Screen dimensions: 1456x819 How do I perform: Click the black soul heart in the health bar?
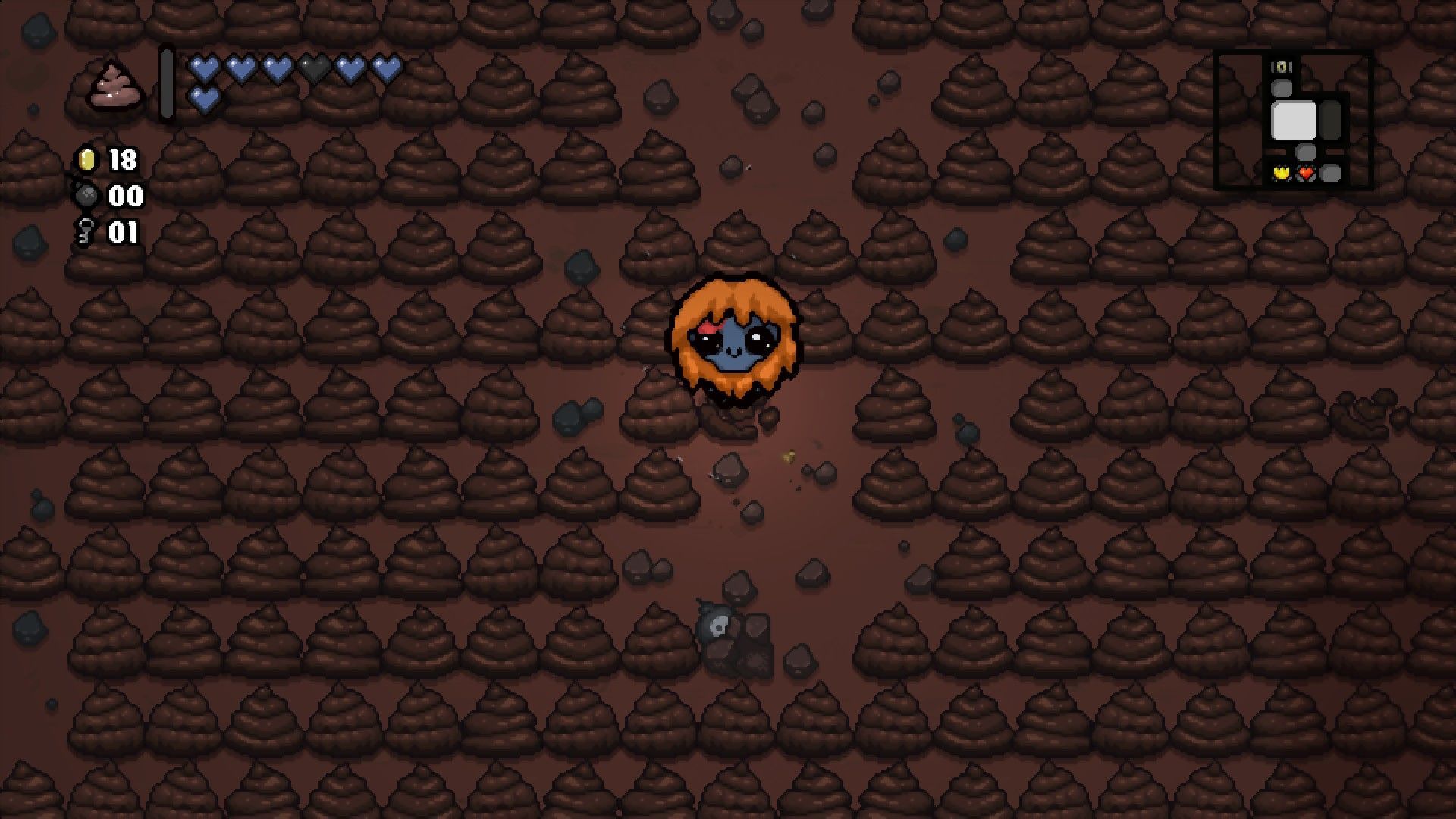click(313, 68)
